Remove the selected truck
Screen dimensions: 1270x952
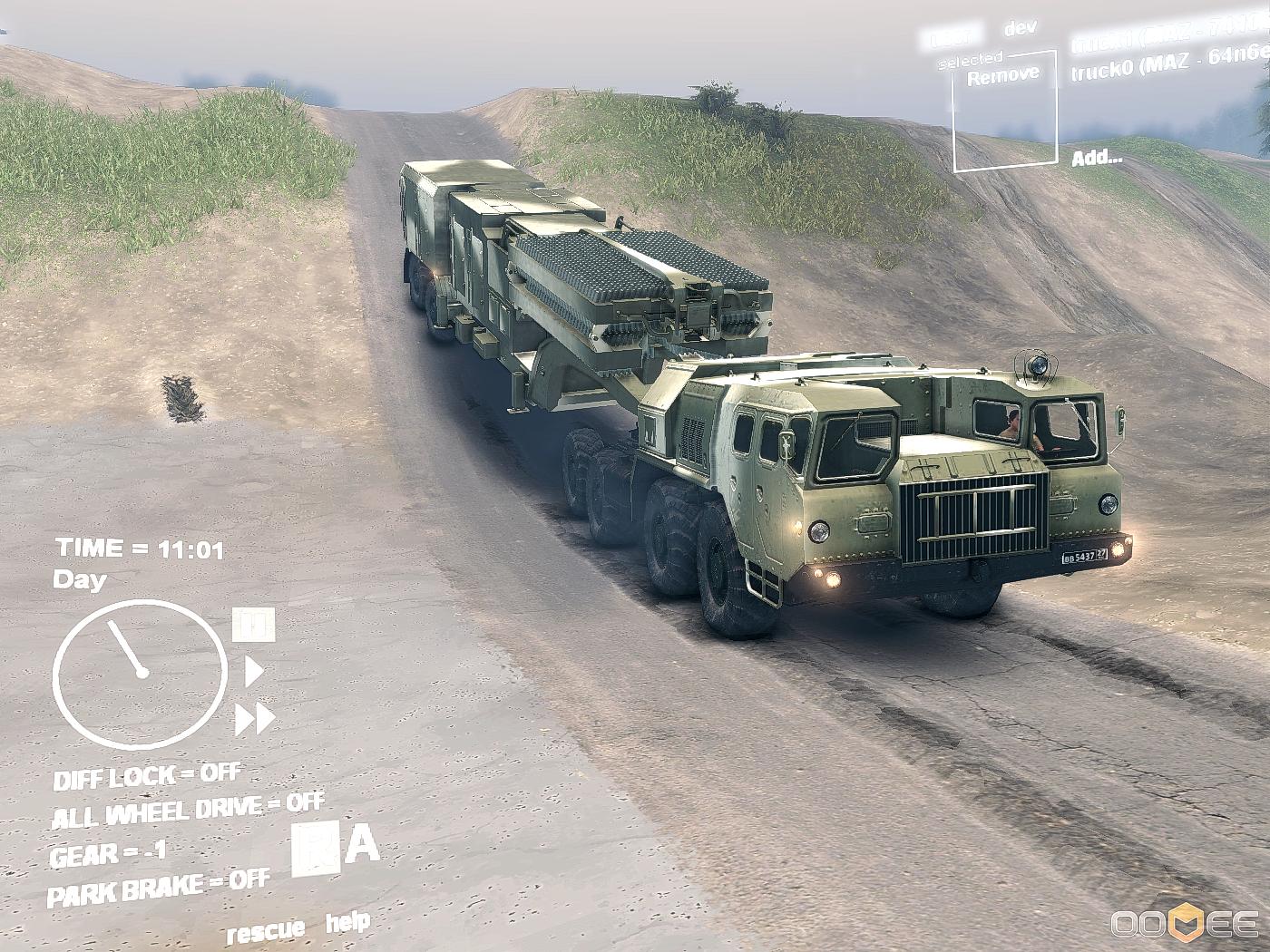[x=1002, y=76]
